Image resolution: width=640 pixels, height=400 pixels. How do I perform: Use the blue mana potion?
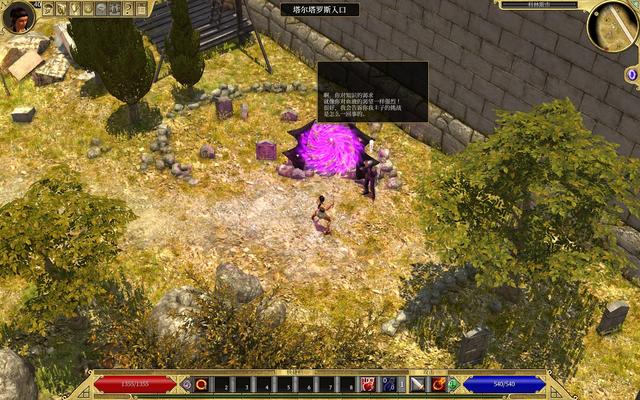[386, 384]
